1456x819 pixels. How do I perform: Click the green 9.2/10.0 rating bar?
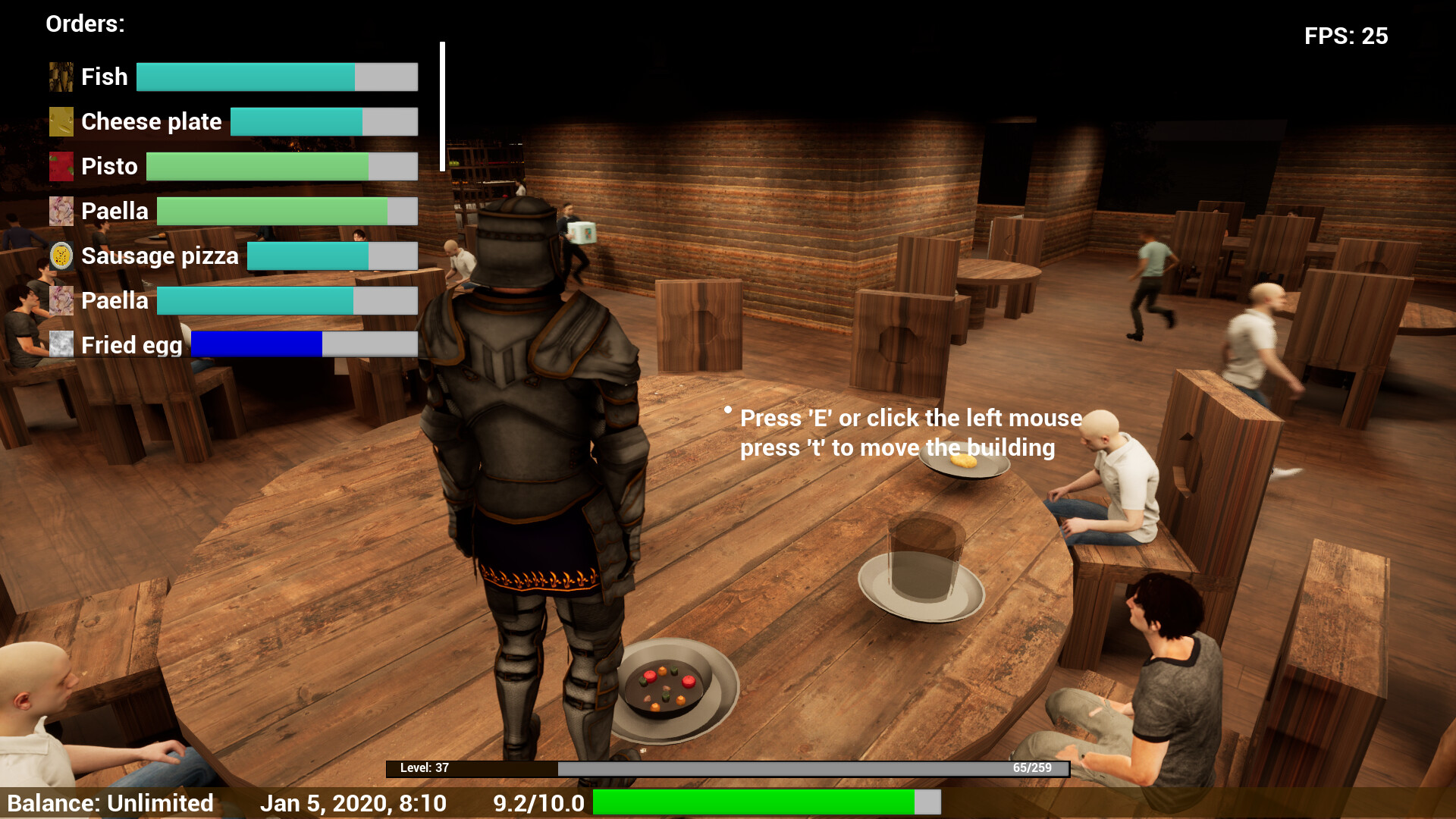coord(755,801)
